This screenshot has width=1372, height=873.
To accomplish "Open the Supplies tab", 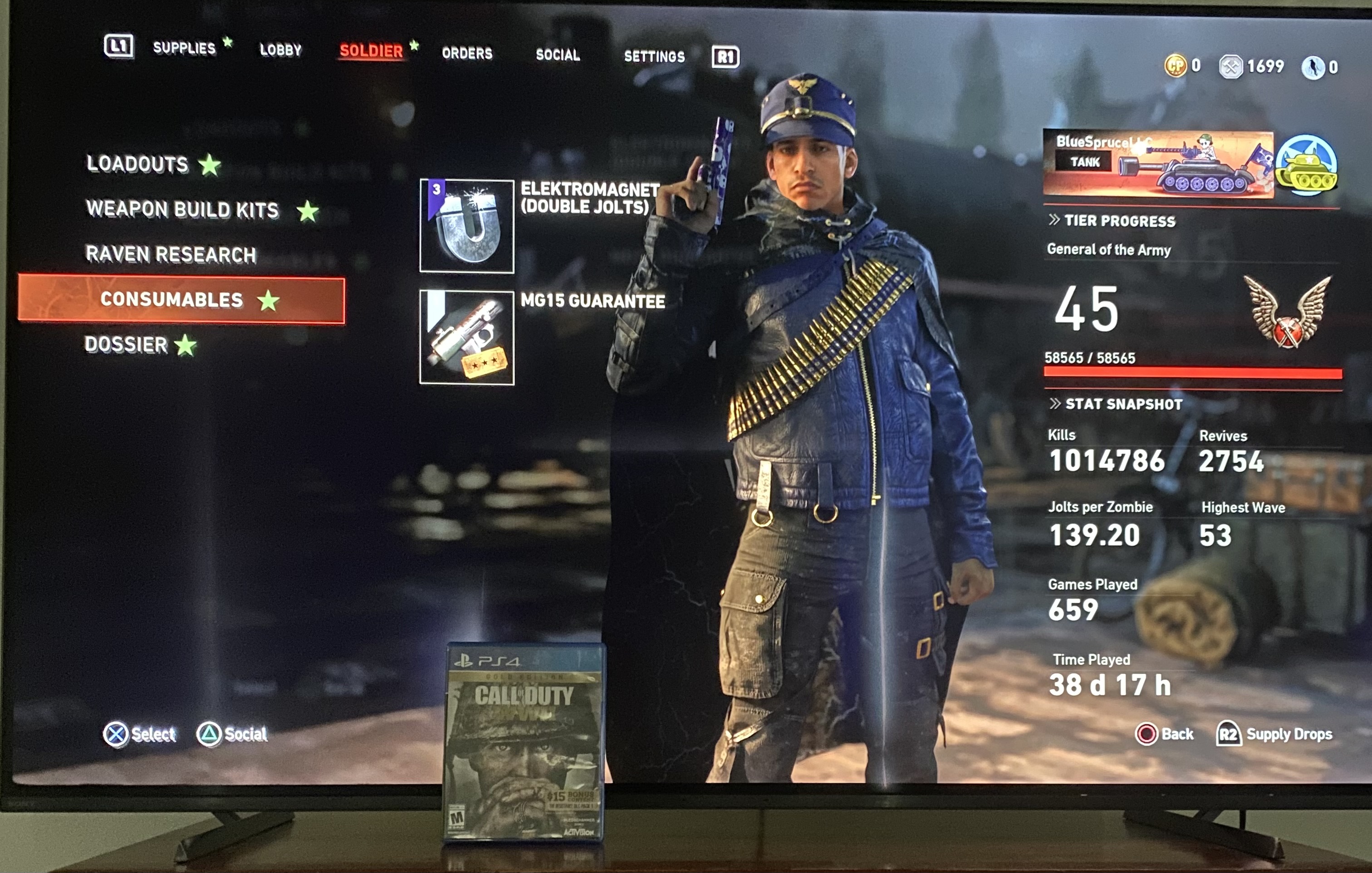I will (x=184, y=48).
